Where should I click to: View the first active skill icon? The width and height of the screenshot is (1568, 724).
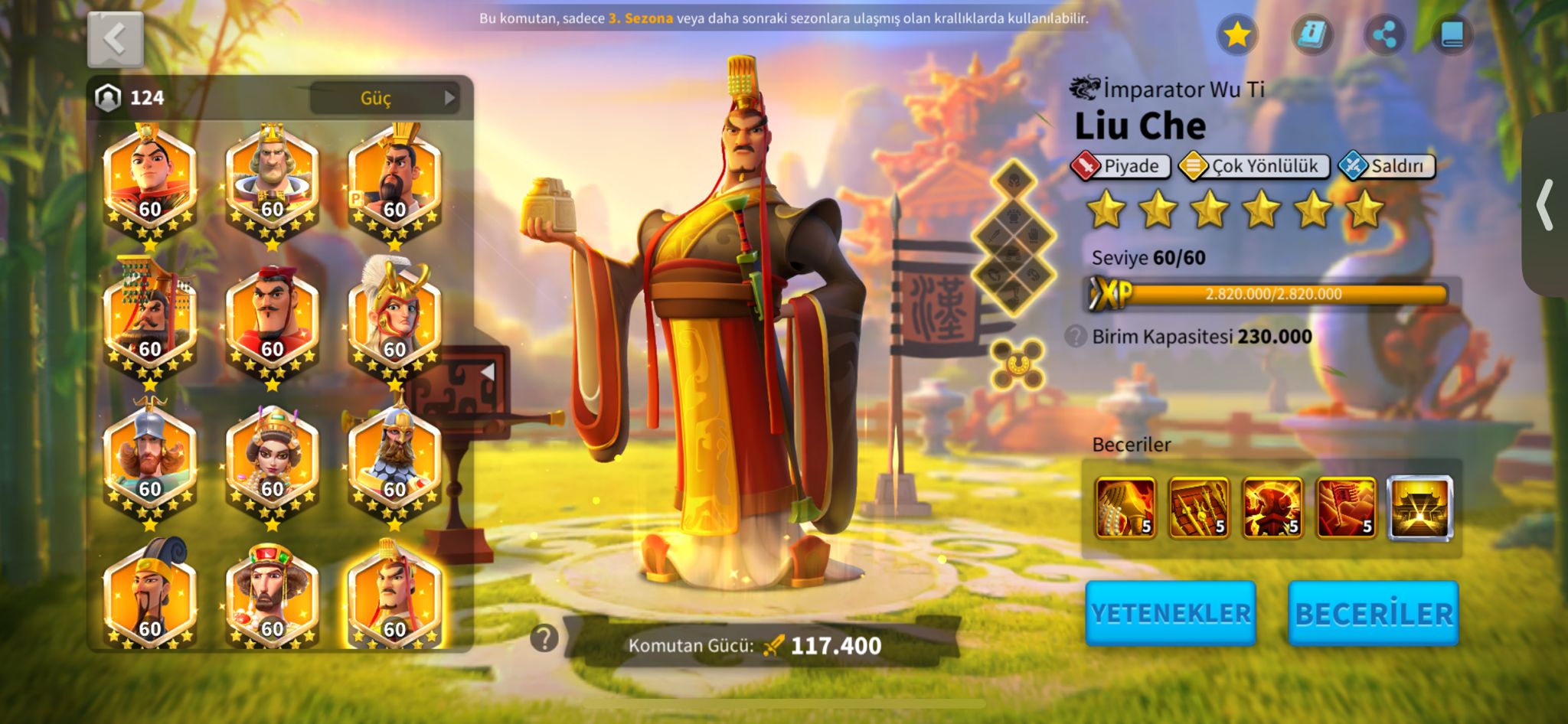[x=1125, y=507]
